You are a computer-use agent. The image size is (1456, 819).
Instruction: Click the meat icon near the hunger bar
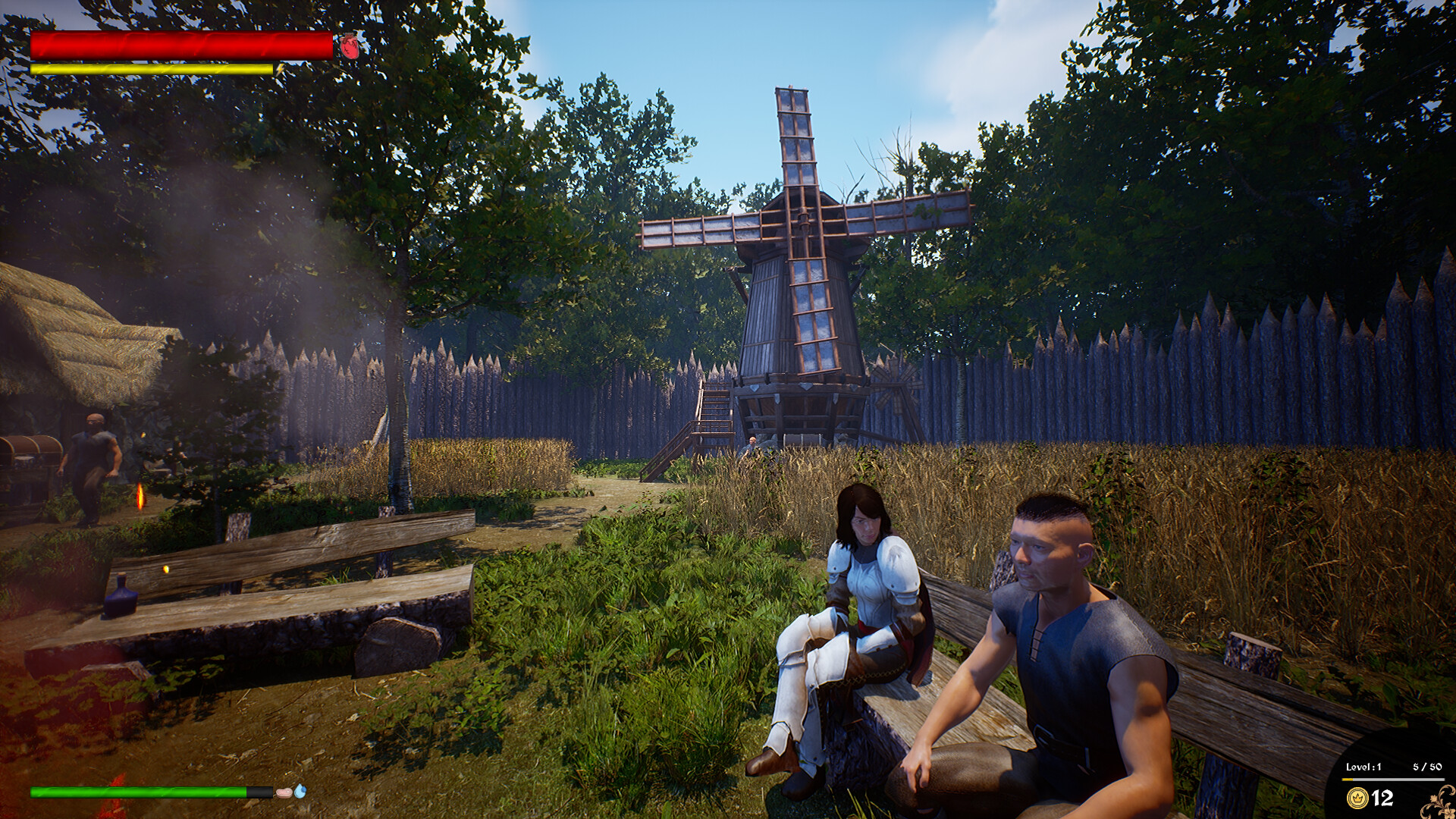pyautogui.click(x=284, y=792)
